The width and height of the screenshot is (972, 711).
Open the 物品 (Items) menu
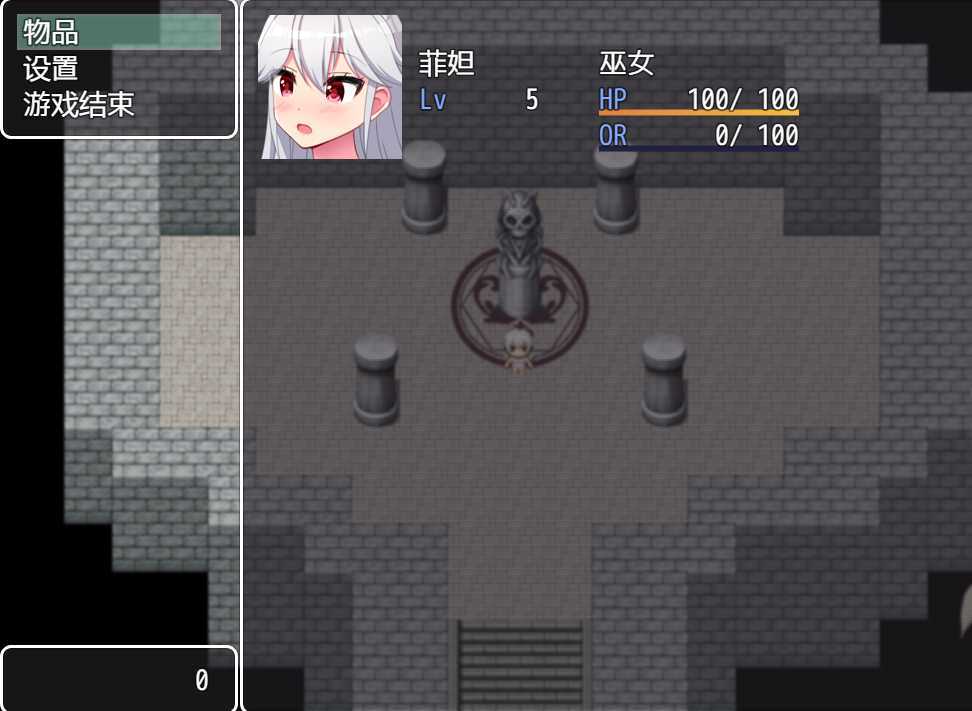[x=118, y=32]
